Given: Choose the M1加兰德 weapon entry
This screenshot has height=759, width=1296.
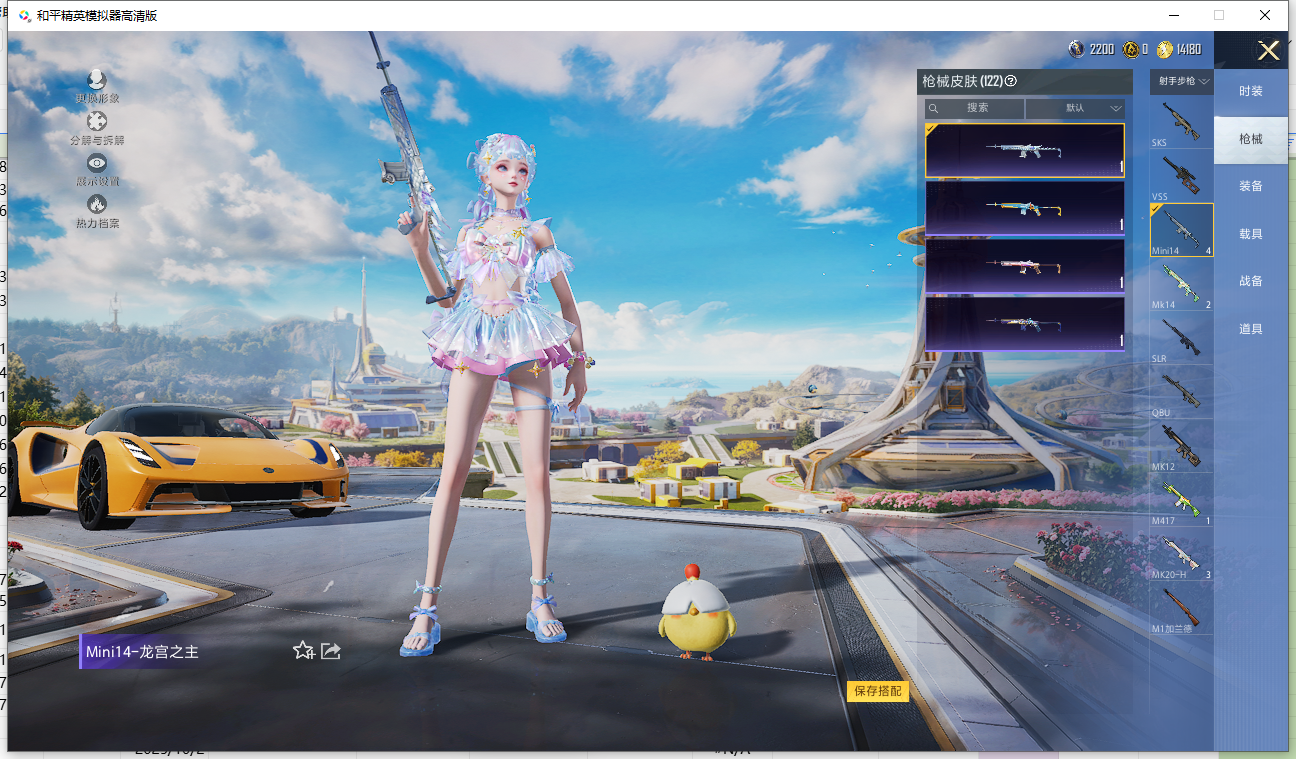Looking at the screenshot, I should click(1181, 609).
